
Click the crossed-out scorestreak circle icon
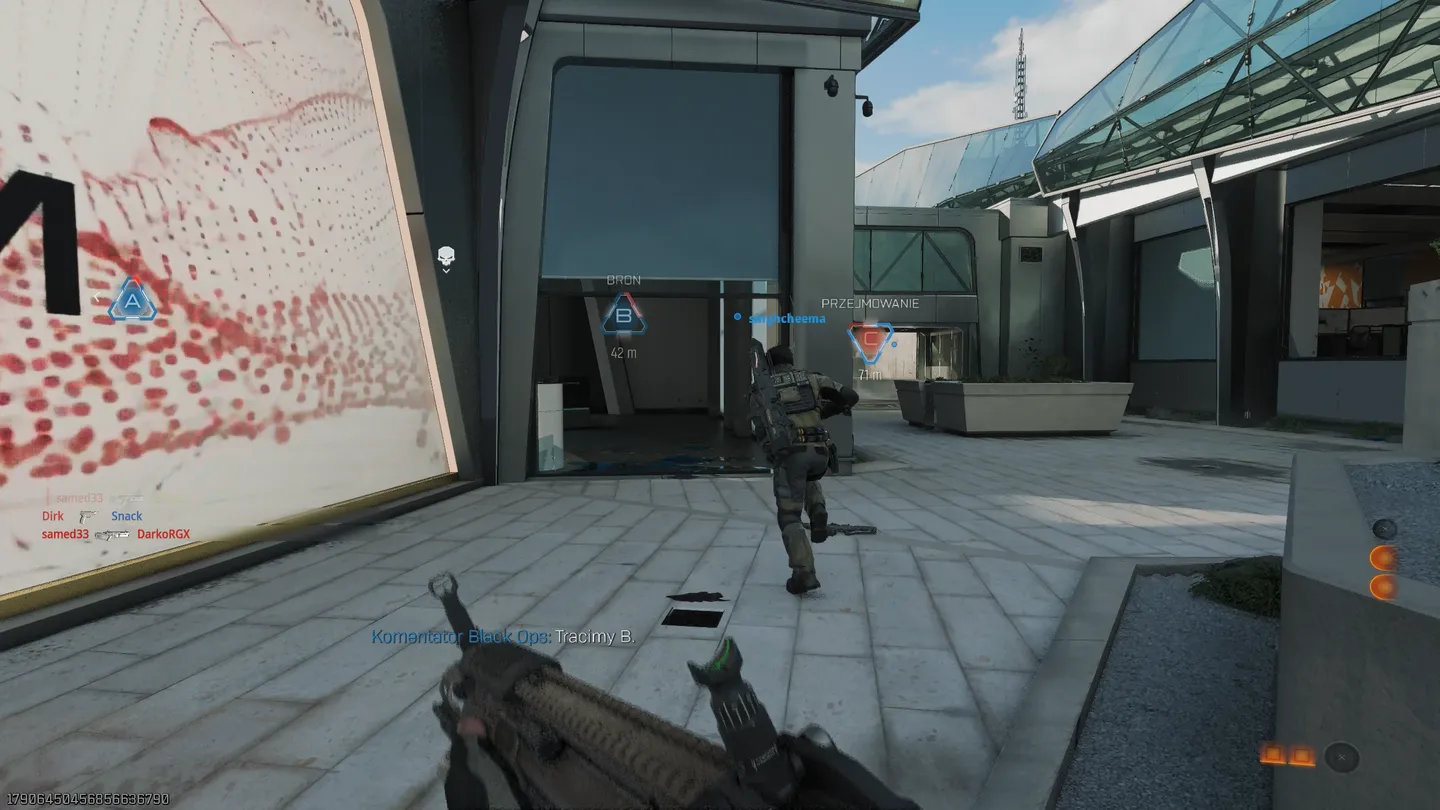1341,757
